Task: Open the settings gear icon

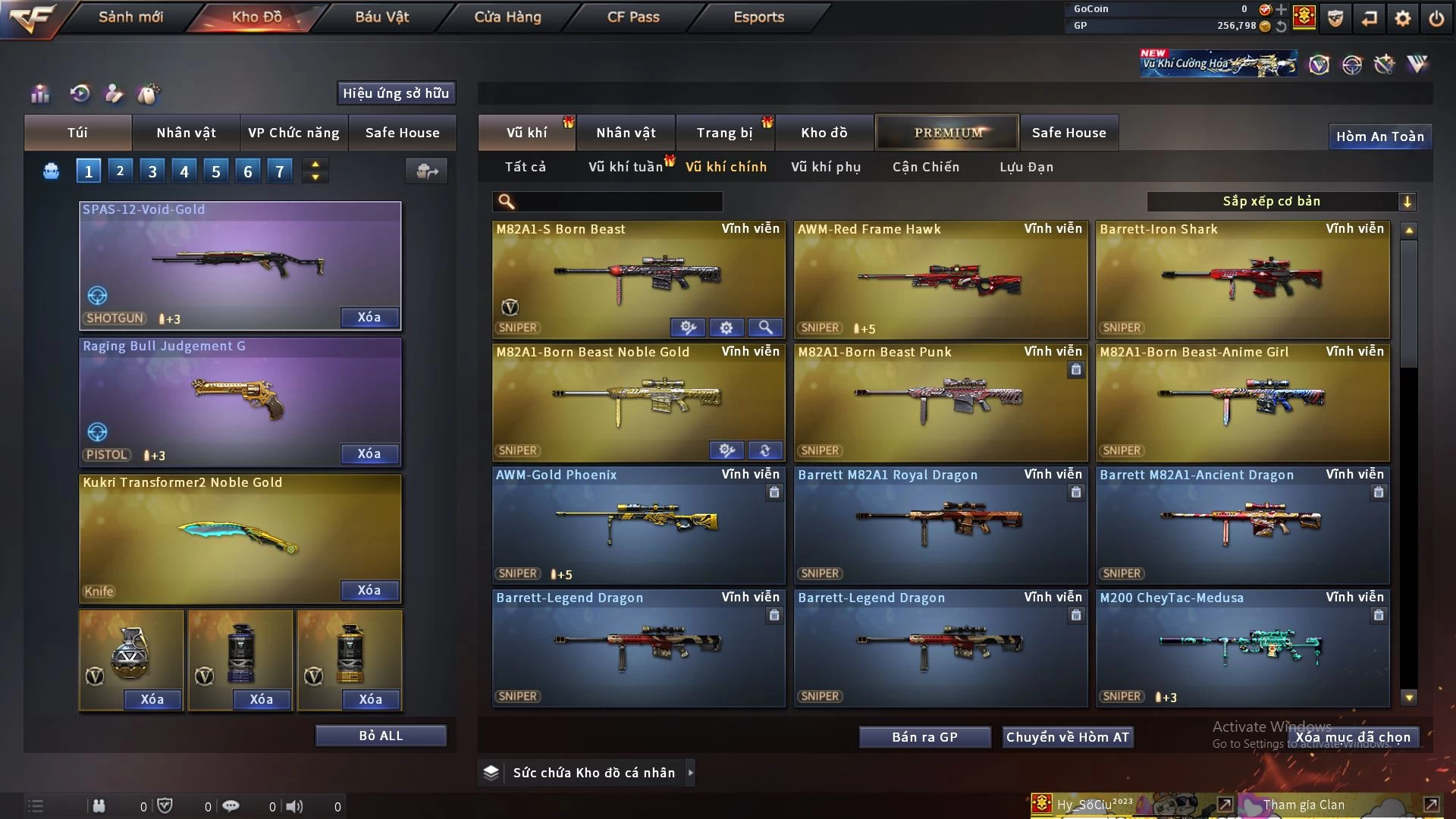Action: point(1402,18)
